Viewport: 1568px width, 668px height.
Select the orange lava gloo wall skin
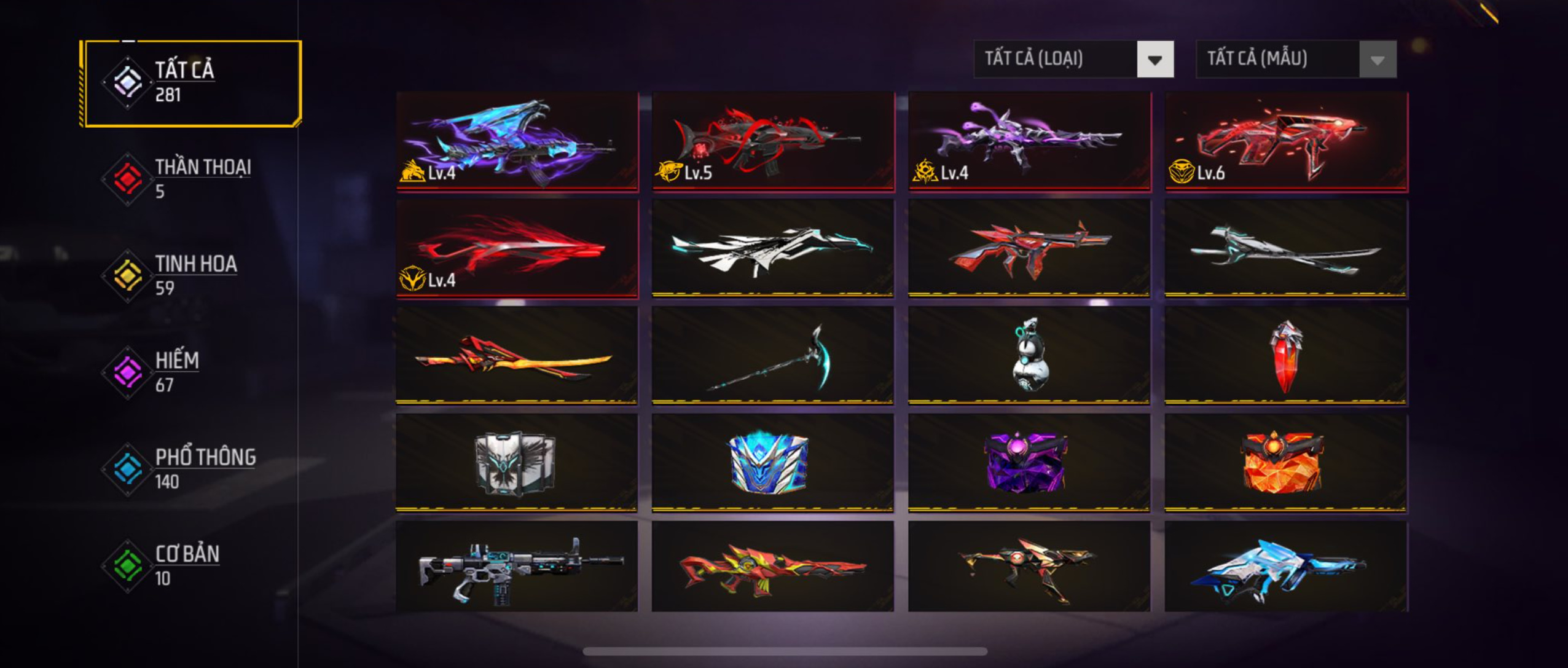(x=1286, y=462)
